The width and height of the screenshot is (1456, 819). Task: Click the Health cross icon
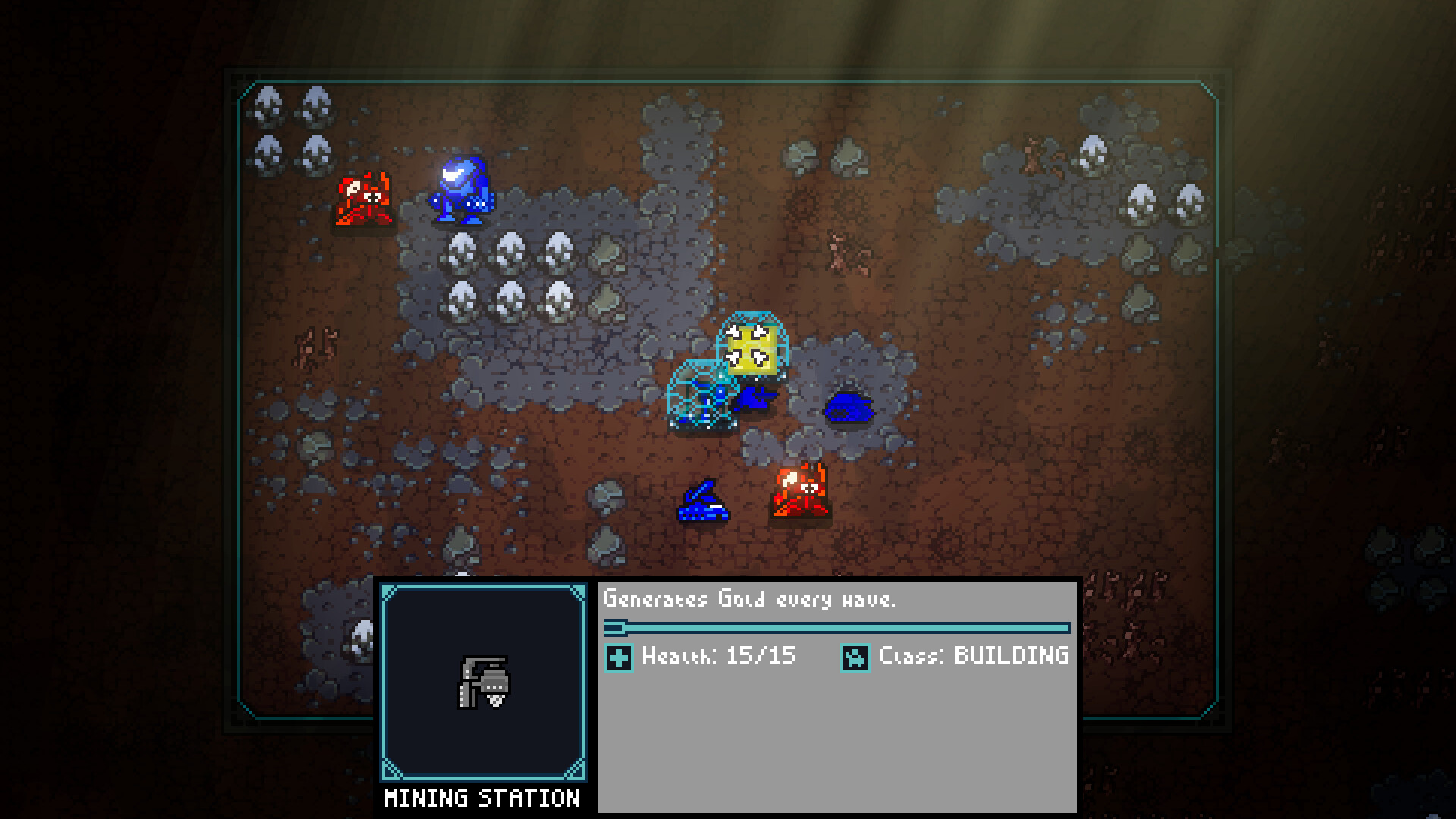[620, 657]
